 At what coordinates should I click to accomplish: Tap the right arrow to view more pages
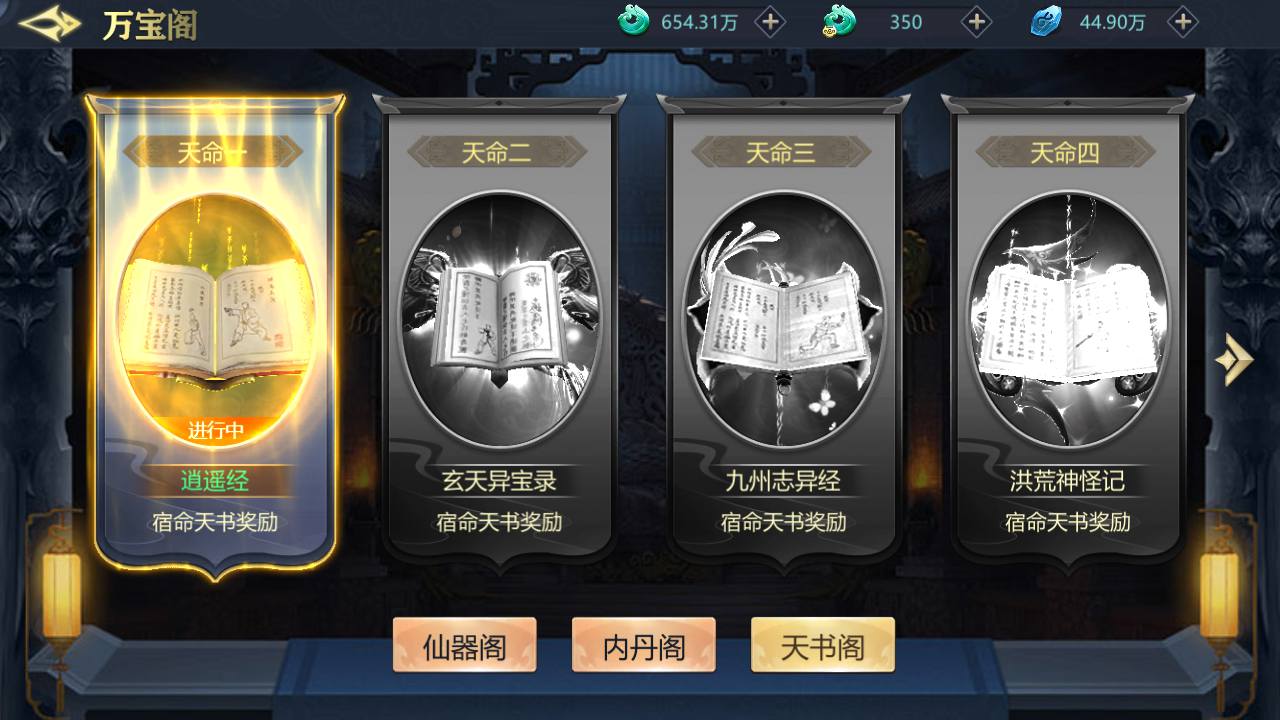(1235, 360)
